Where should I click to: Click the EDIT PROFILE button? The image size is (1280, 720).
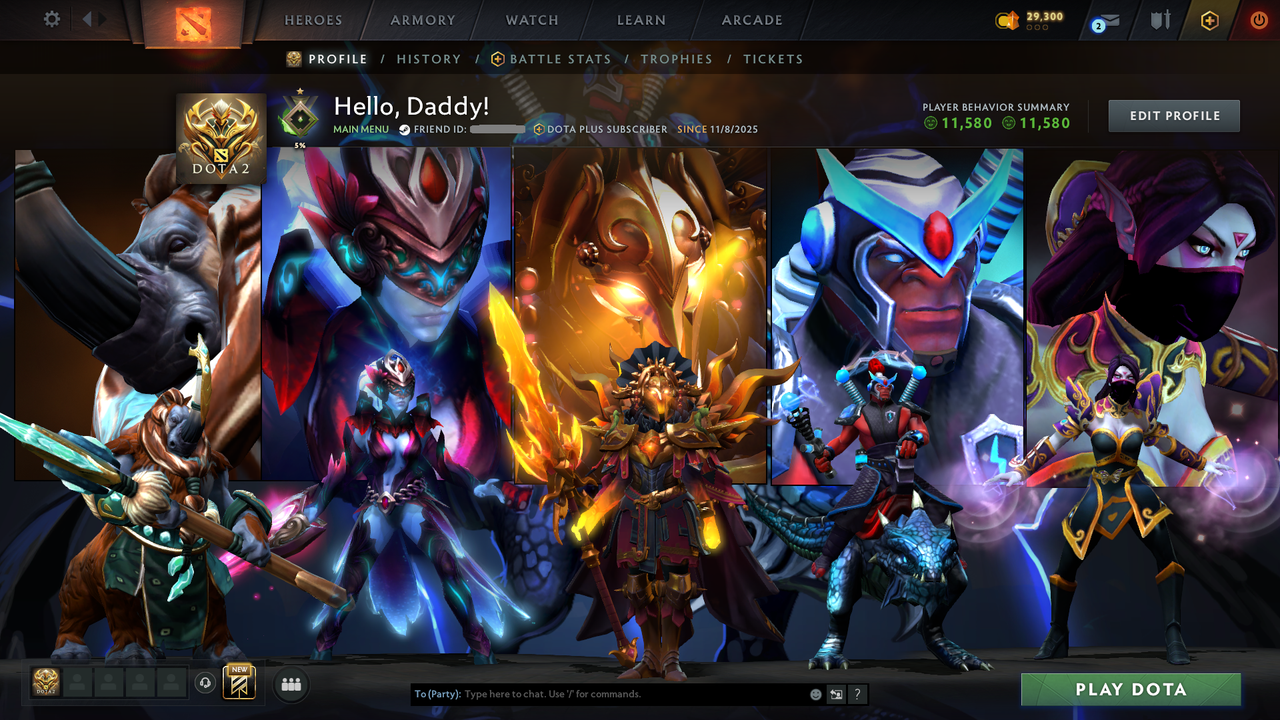click(x=1173, y=115)
